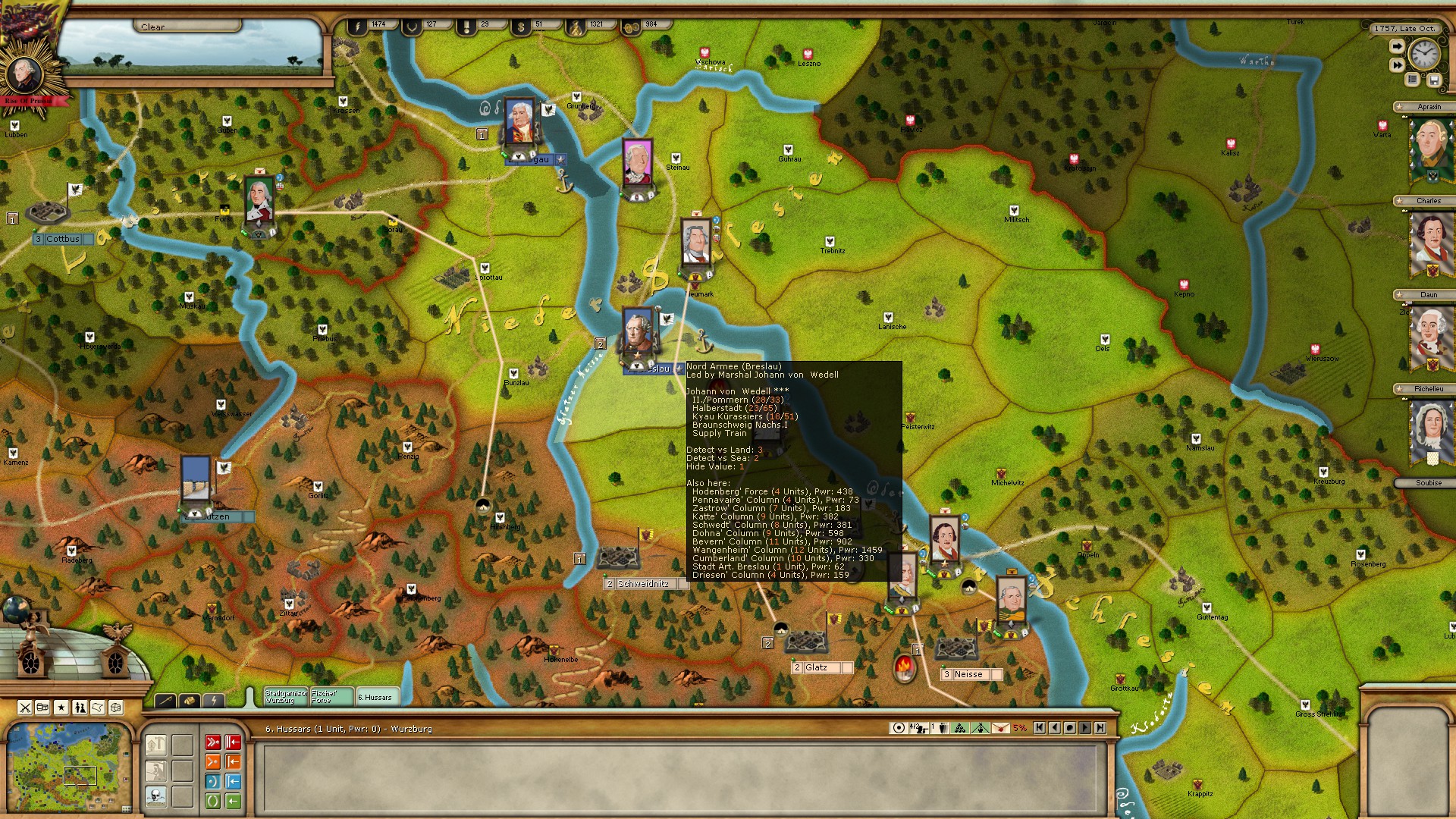The height and width of the screenshot is (819, 1456).
Task: Open the ledger money-pouch icon
Action: pyautogui.click(x=42, y=707)
